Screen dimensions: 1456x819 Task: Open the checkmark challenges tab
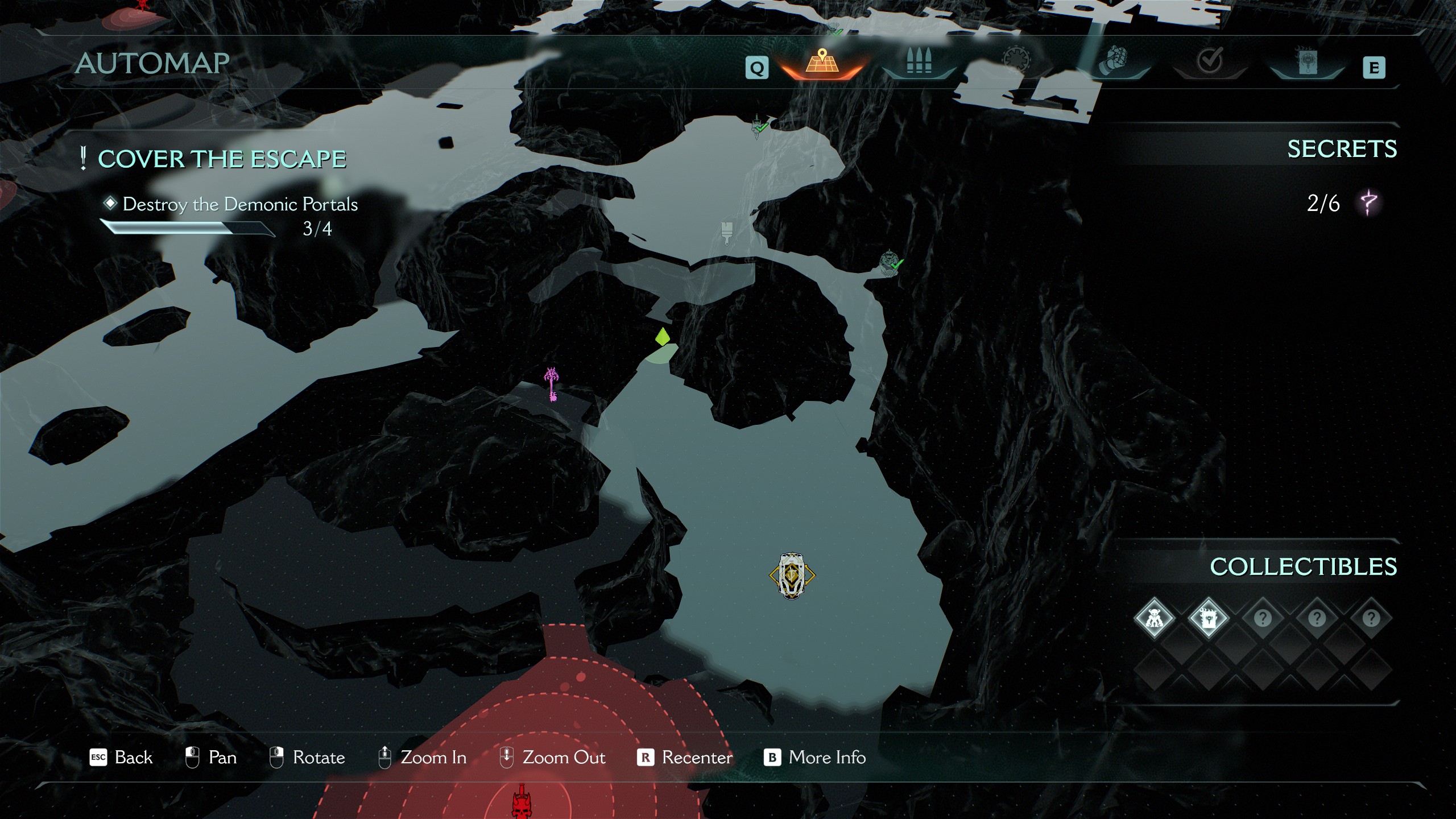[1209, 61]
